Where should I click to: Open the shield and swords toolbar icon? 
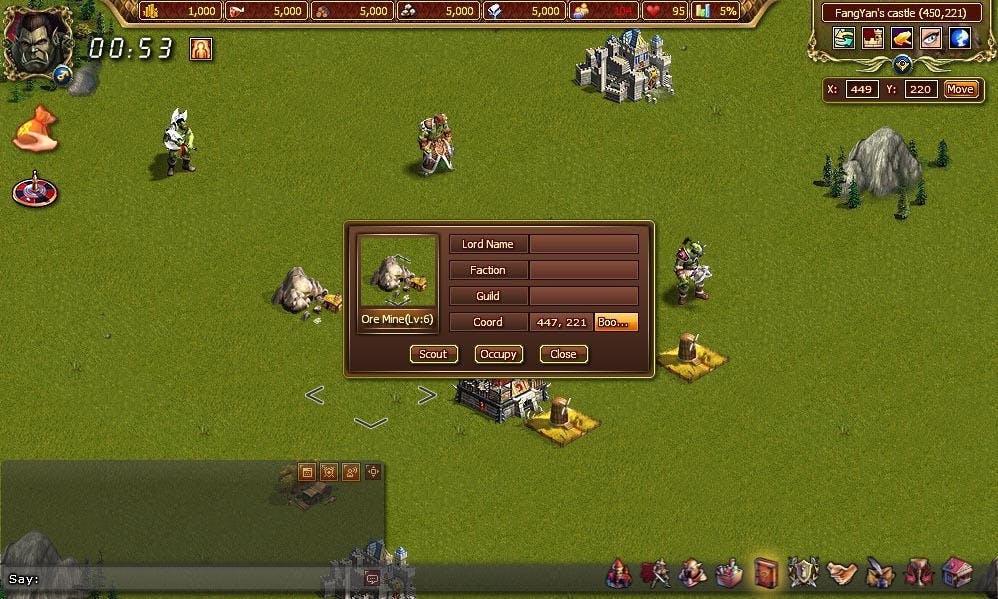click(x=803, y=572)
